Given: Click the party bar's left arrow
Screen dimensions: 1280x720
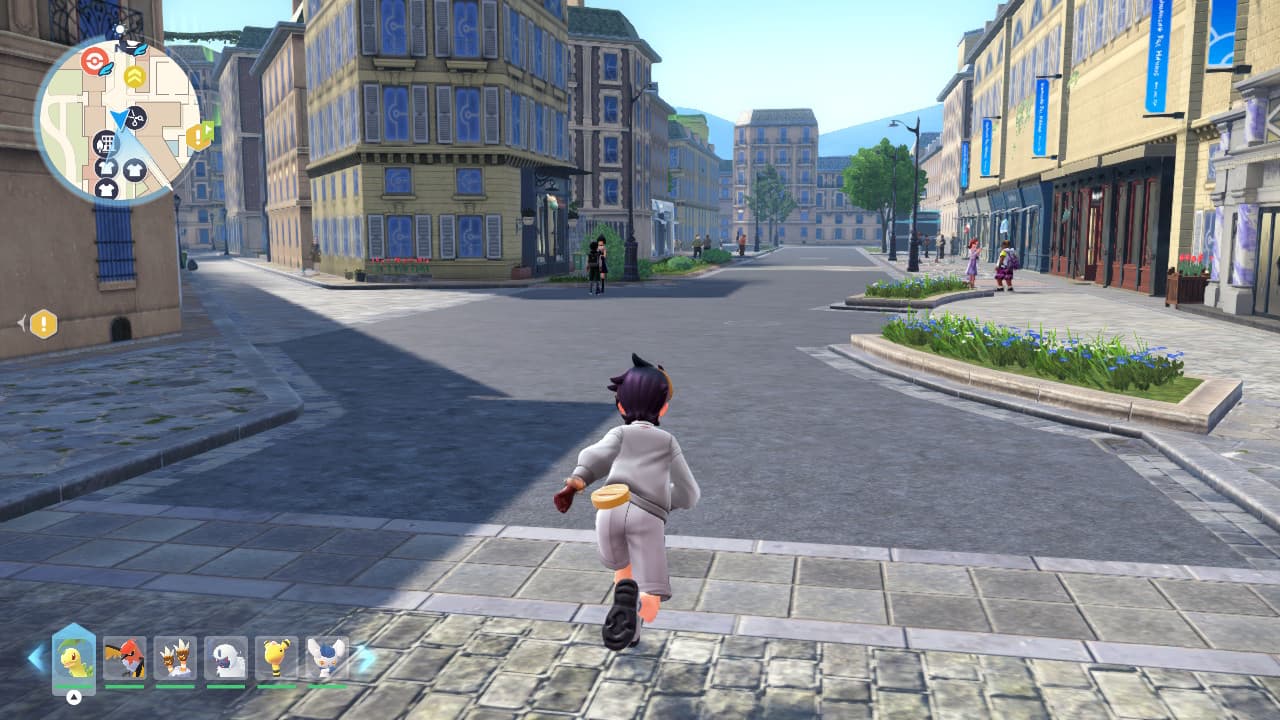Looking at the screenshot, I should 36,657.
